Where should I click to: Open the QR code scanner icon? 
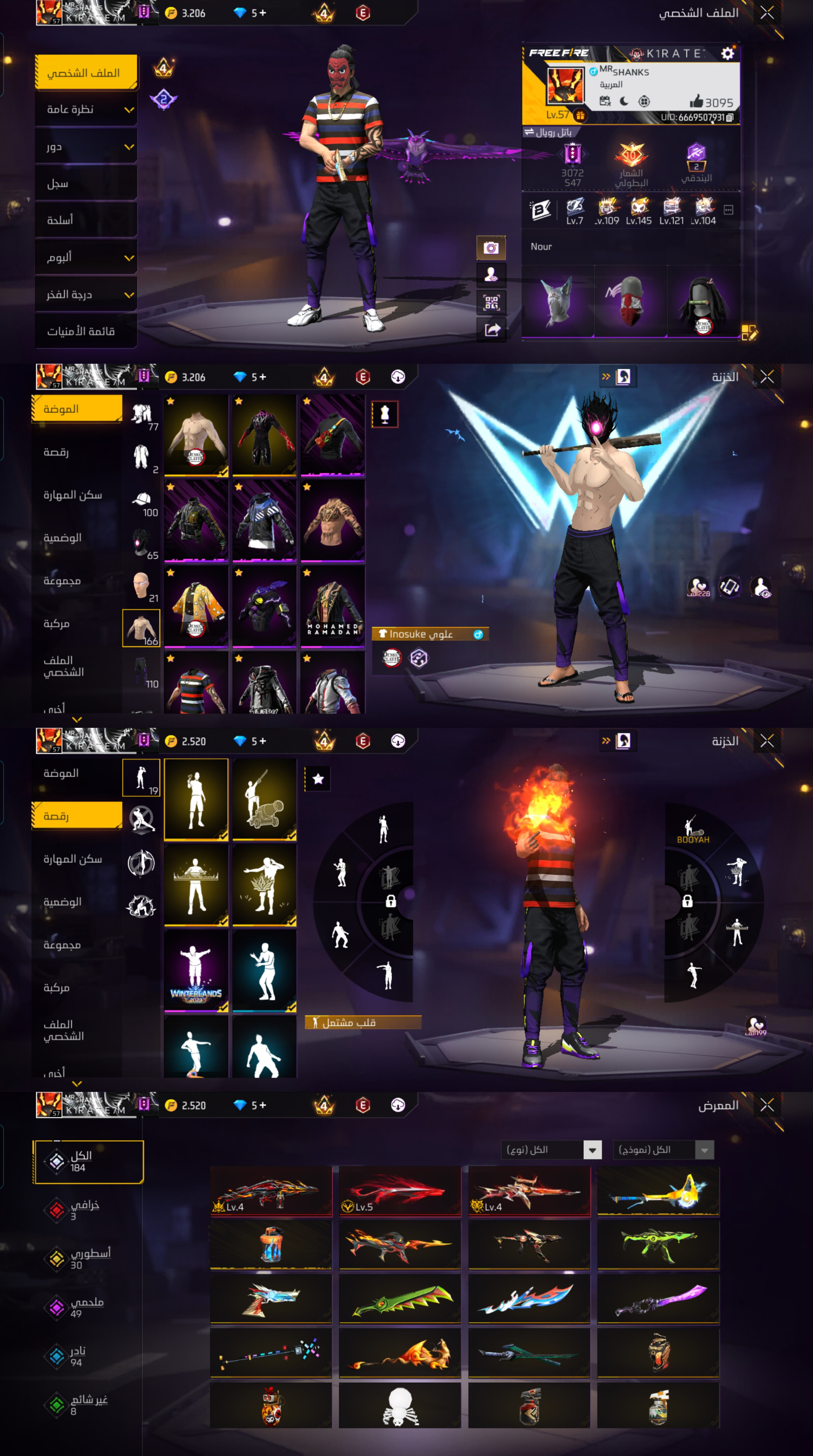491,302
